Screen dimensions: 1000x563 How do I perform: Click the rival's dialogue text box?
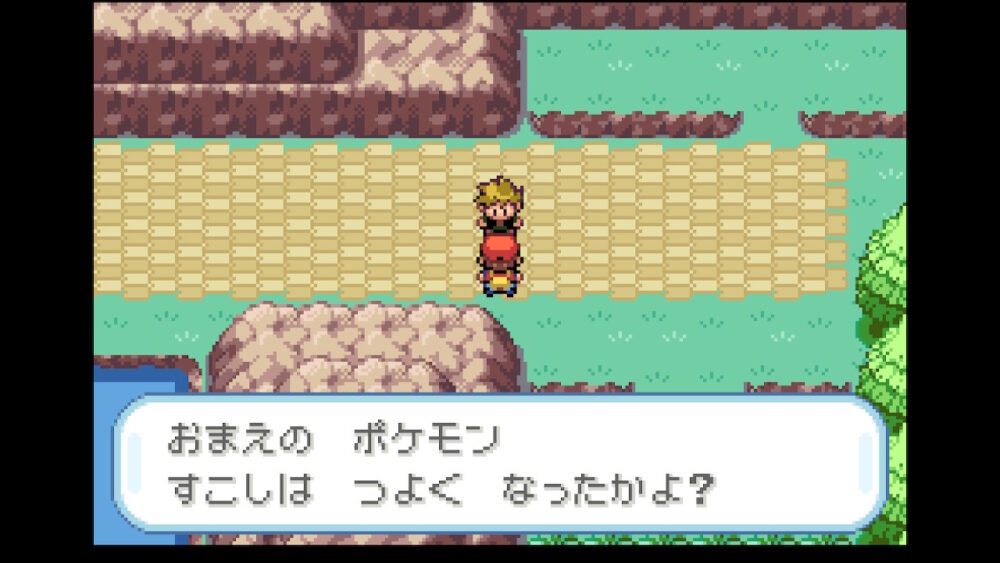(500, 464)
